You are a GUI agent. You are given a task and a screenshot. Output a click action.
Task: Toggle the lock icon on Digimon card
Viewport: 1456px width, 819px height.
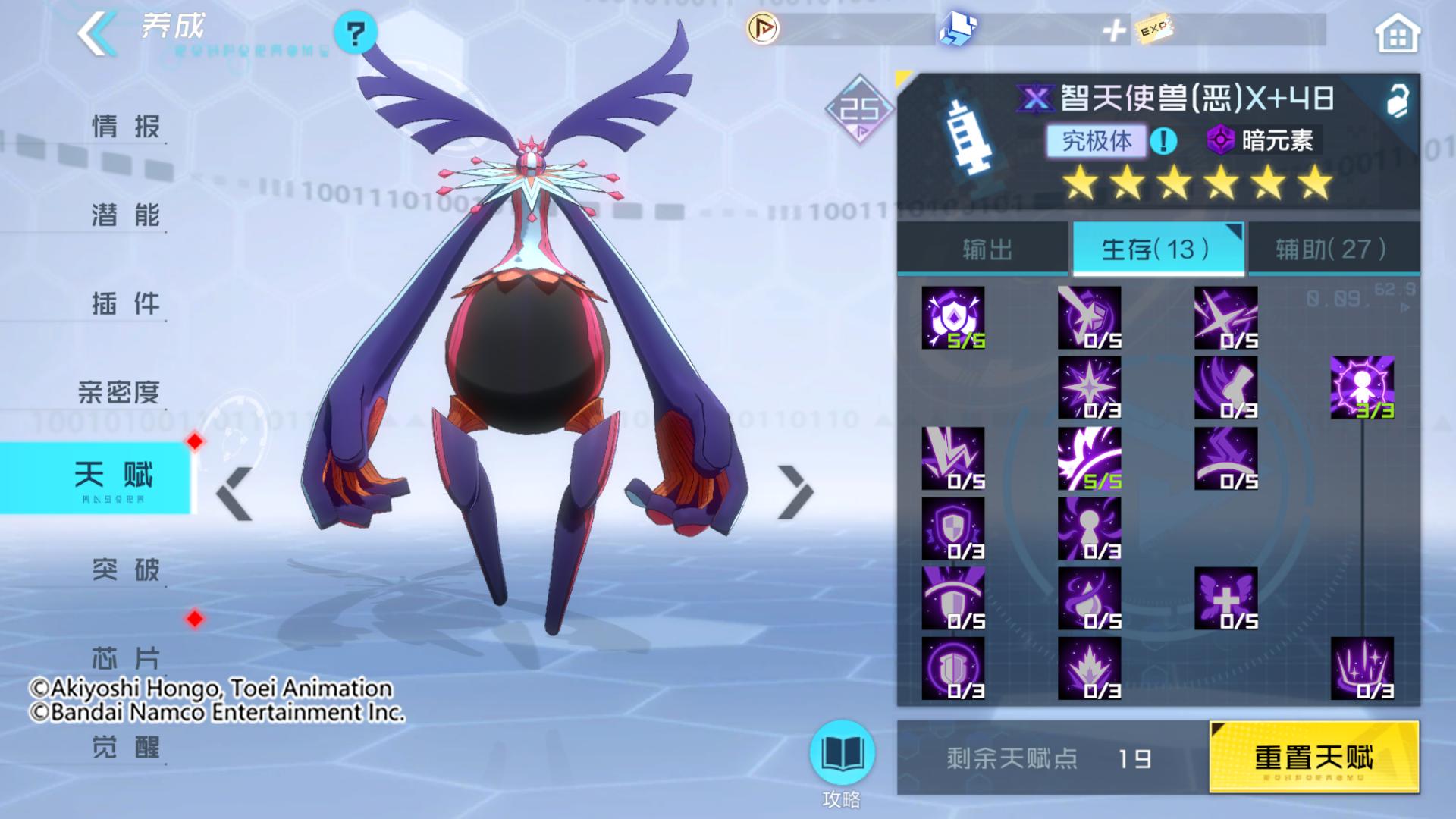coord(1397,100)
